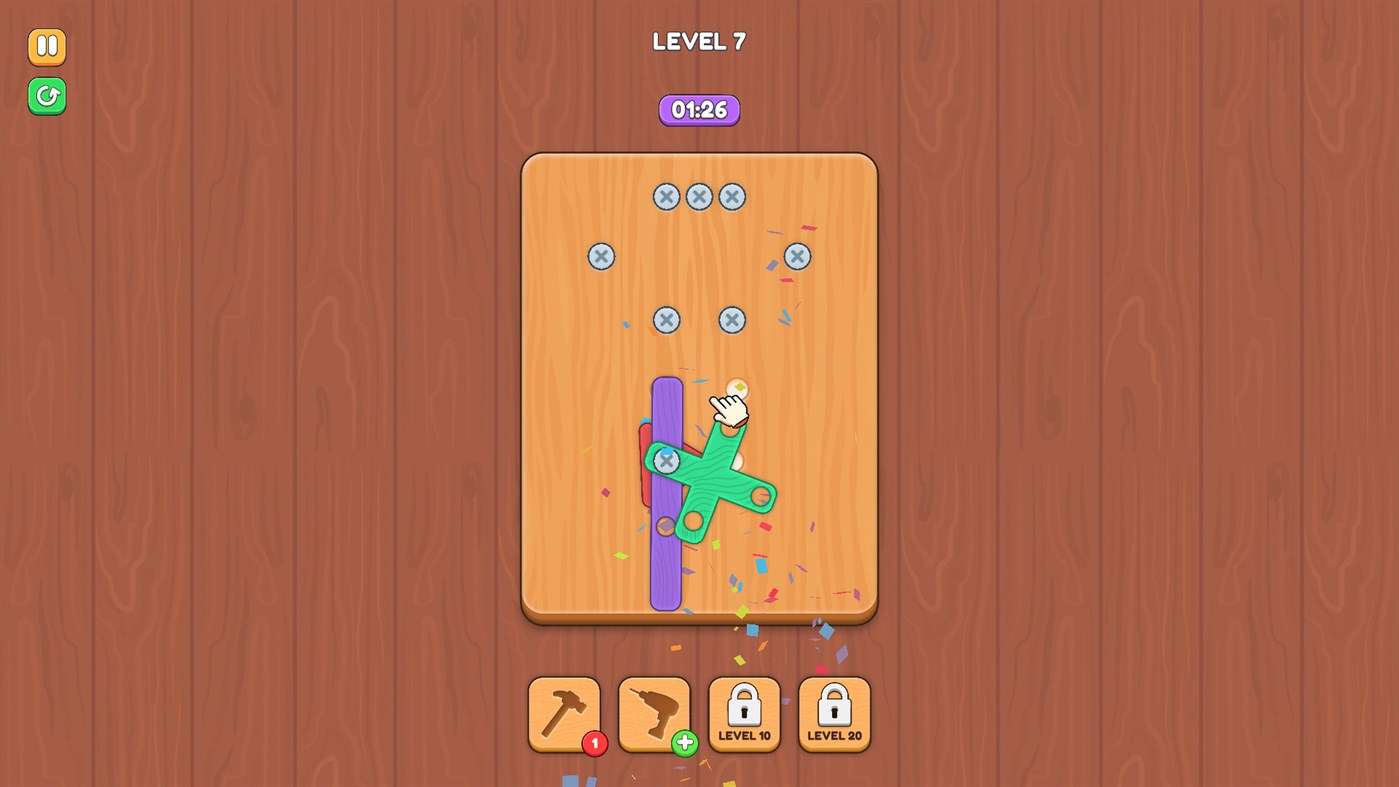Click the screw in the middle-left pair
1399x787 pixels.
[667, 320]
